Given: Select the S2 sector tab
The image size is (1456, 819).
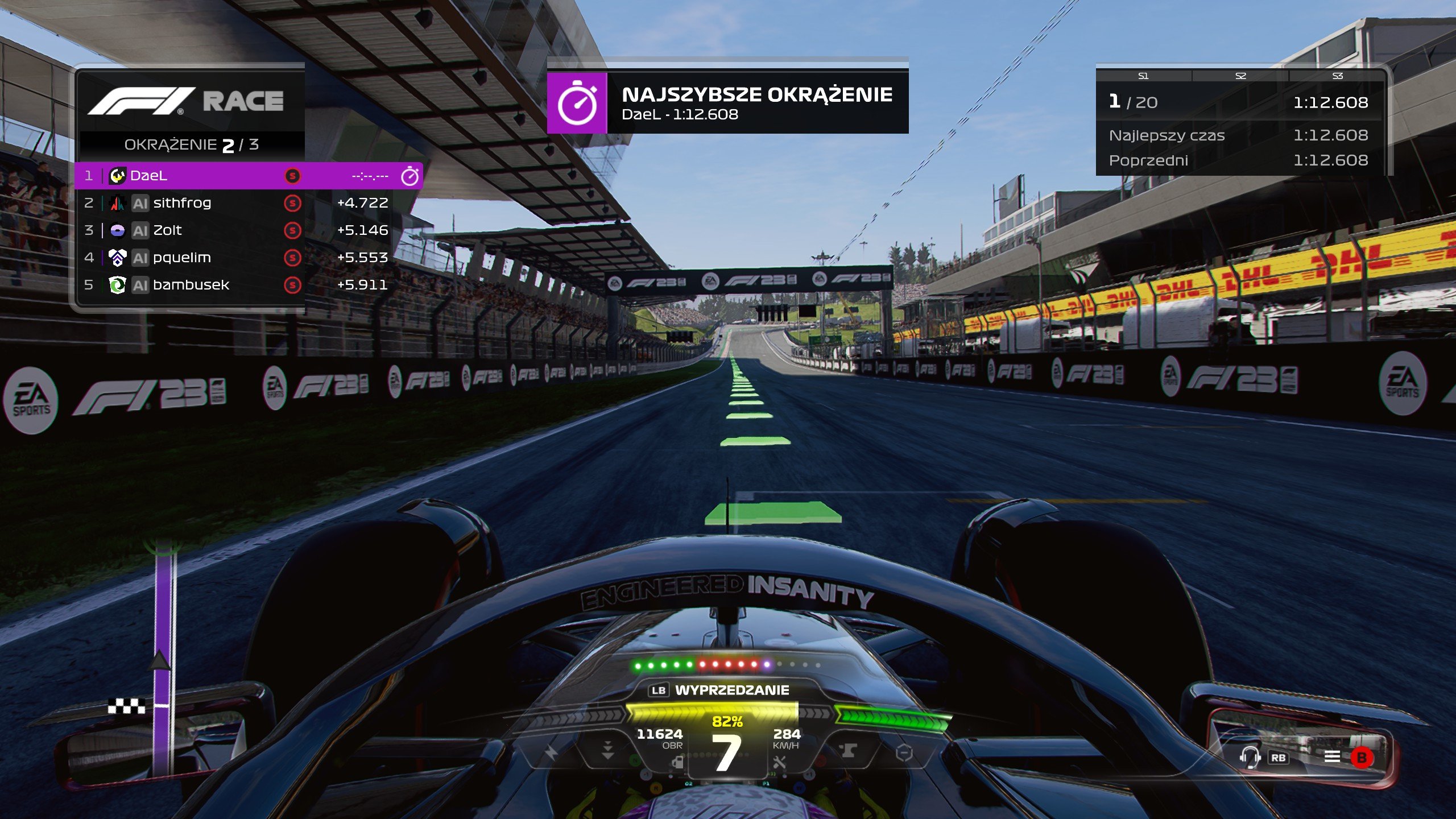Looking at the screenshot, I should (x=1241, y=75).
